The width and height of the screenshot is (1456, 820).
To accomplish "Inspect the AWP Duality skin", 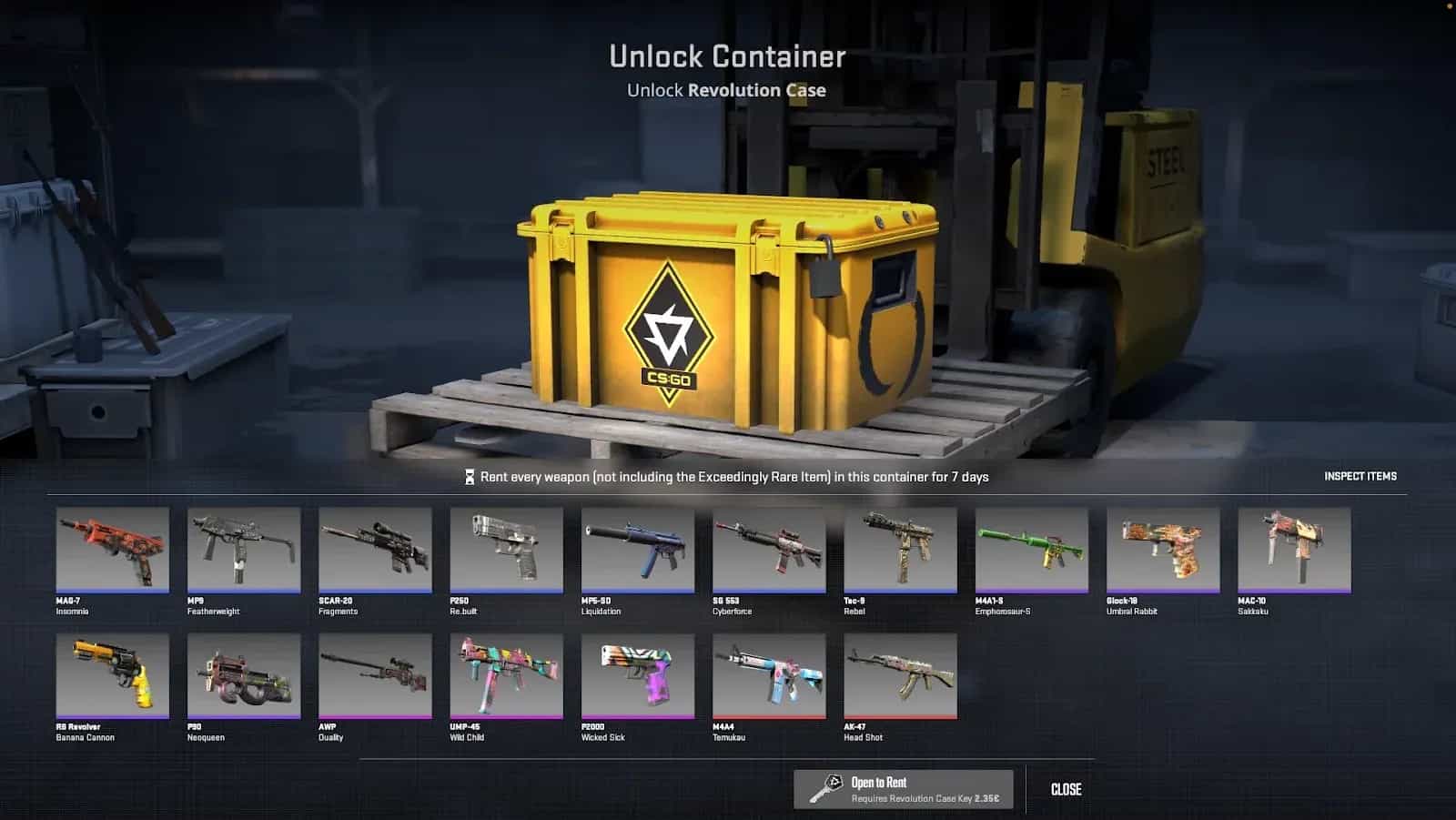I will click(x=375, y=677).
